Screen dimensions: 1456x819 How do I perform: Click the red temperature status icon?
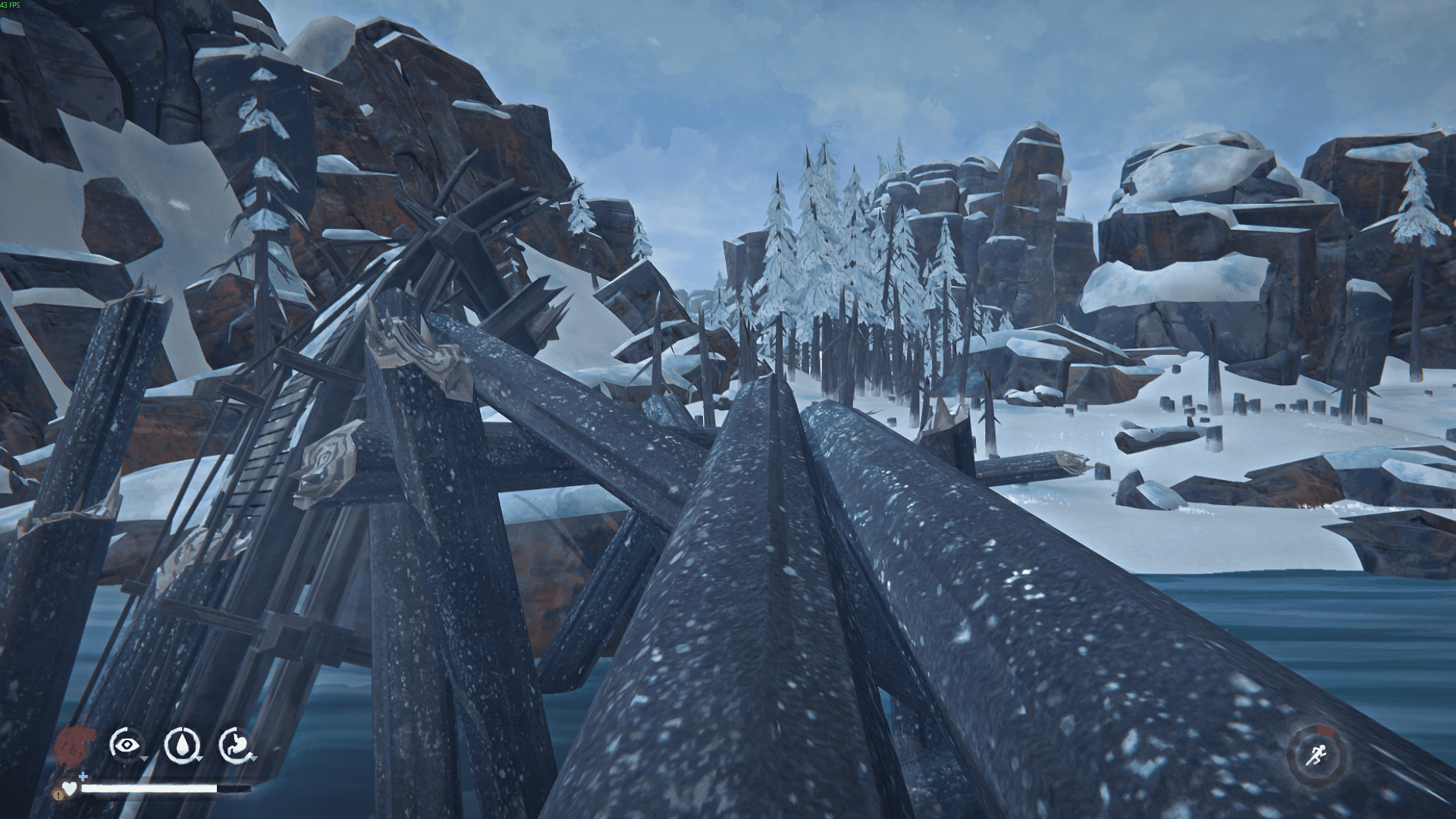pos(74,745)
